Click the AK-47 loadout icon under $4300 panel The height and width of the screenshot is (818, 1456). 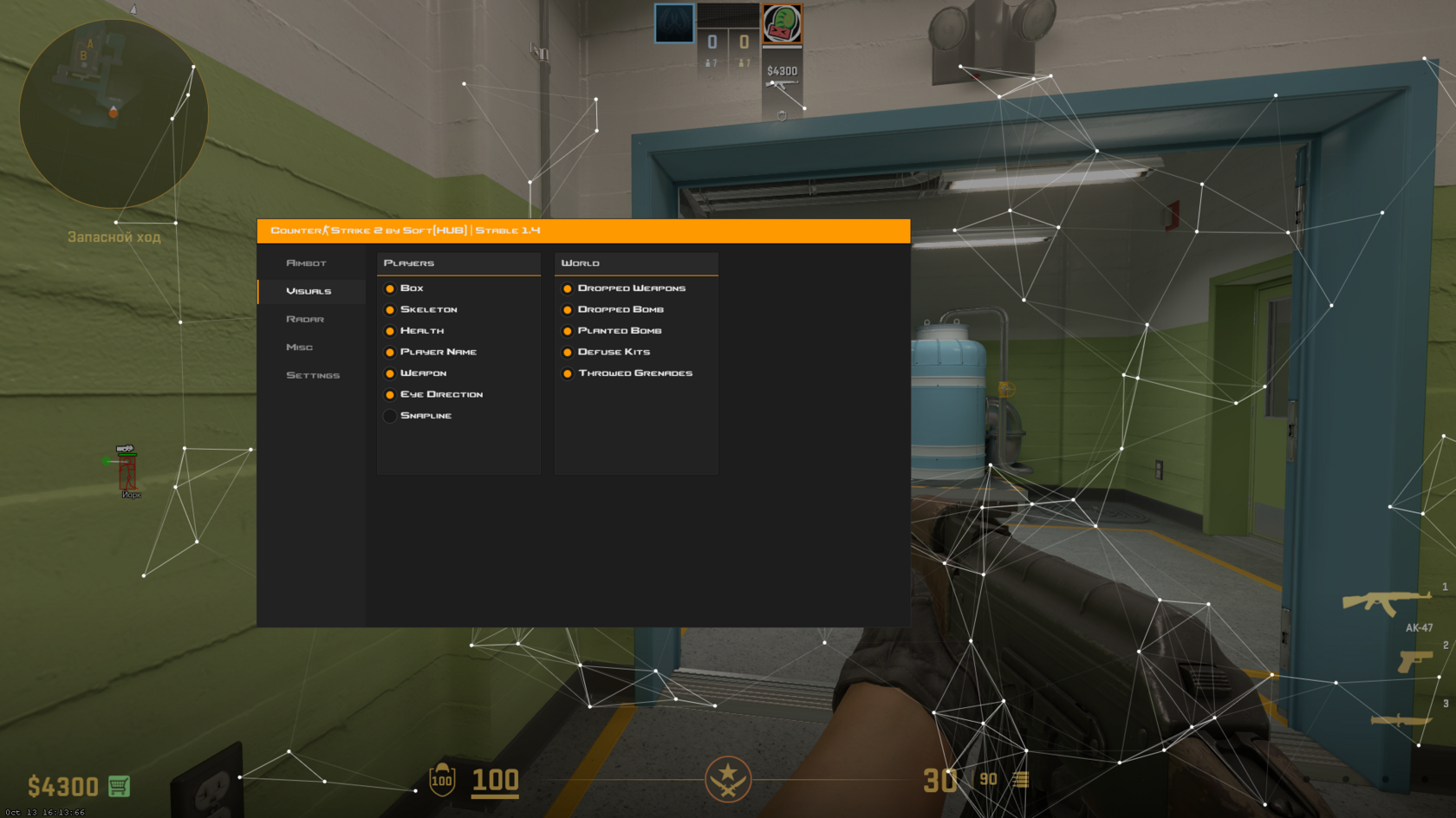click(781, 86)
